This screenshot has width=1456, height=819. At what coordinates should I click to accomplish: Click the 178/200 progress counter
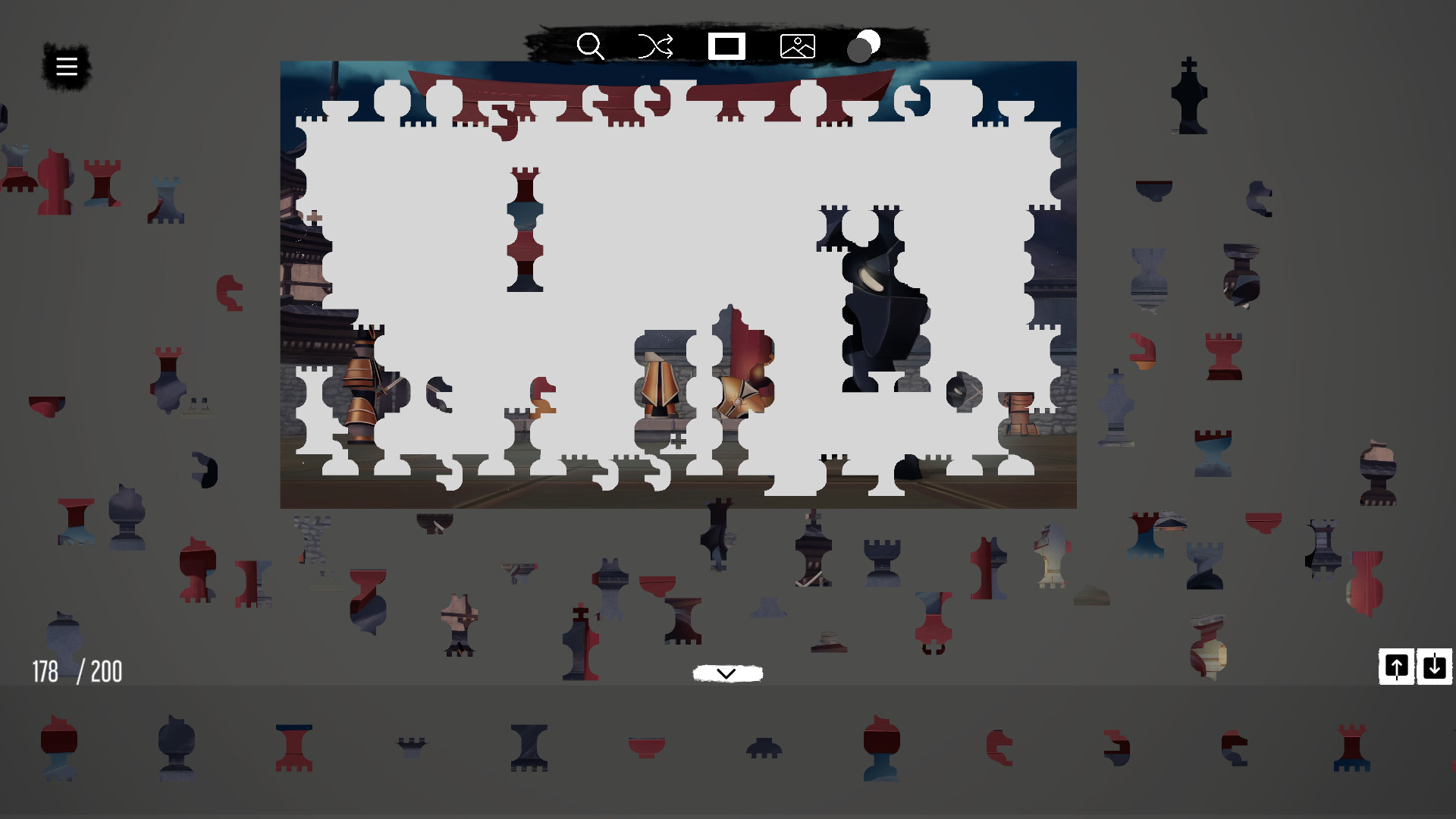(76, 670)
